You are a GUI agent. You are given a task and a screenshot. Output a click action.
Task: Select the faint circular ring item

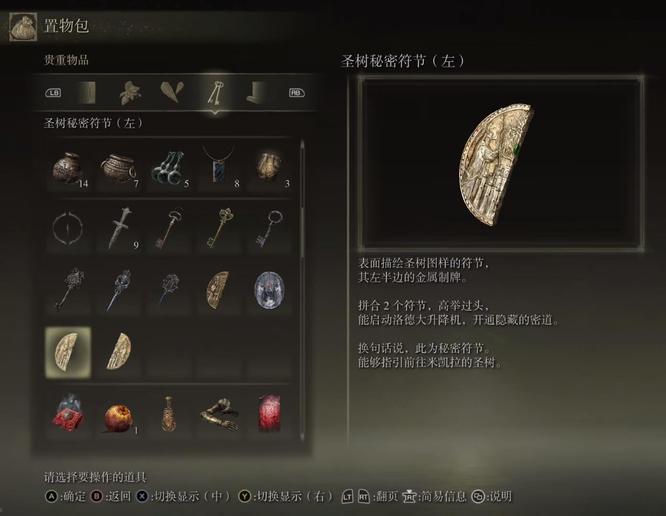pos(67,229)
